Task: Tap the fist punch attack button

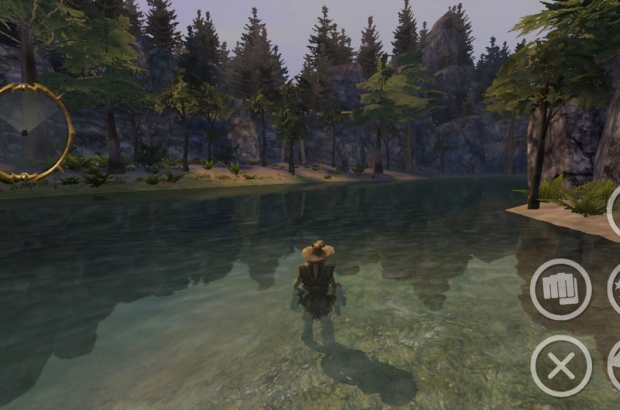Action: point(560,289)
